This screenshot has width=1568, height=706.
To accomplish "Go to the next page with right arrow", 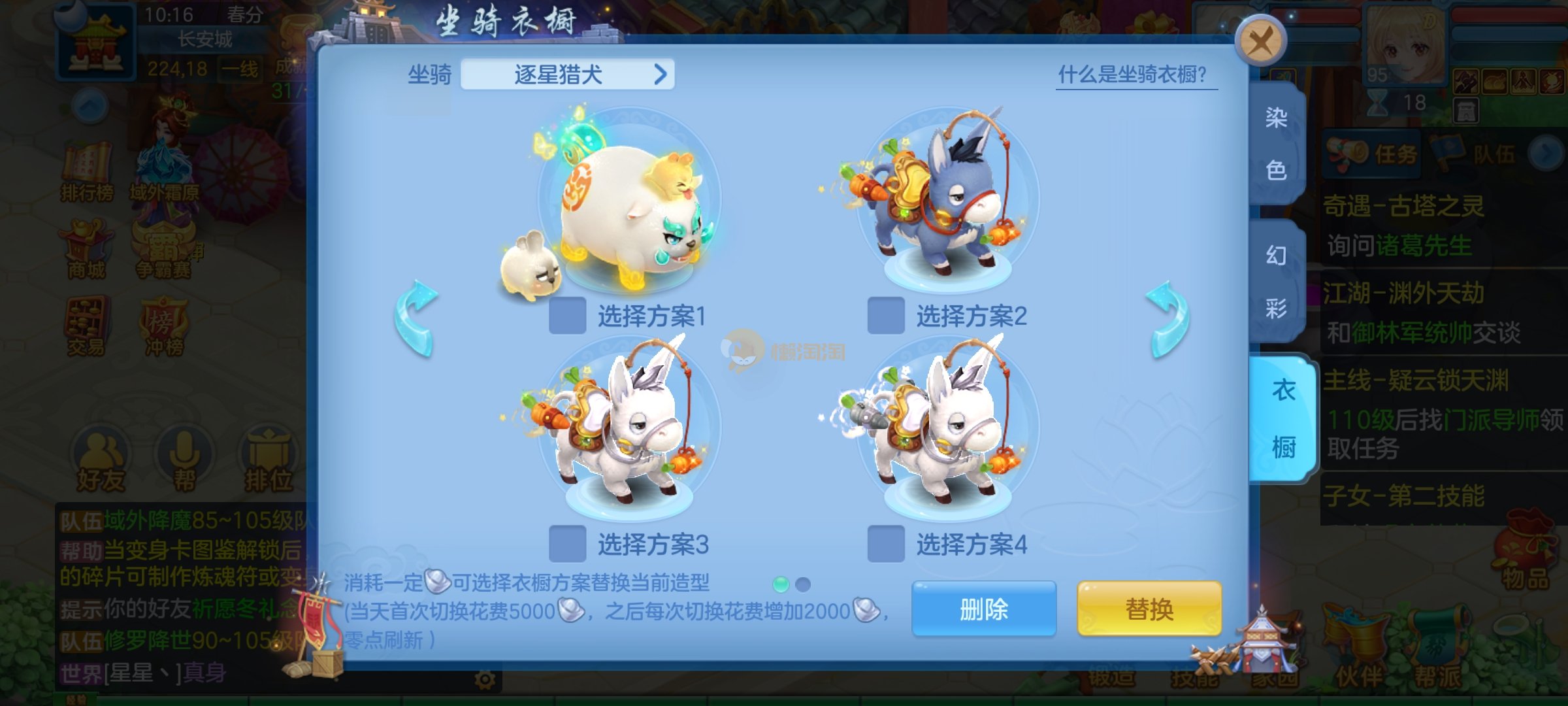I will click(1168, 318).
